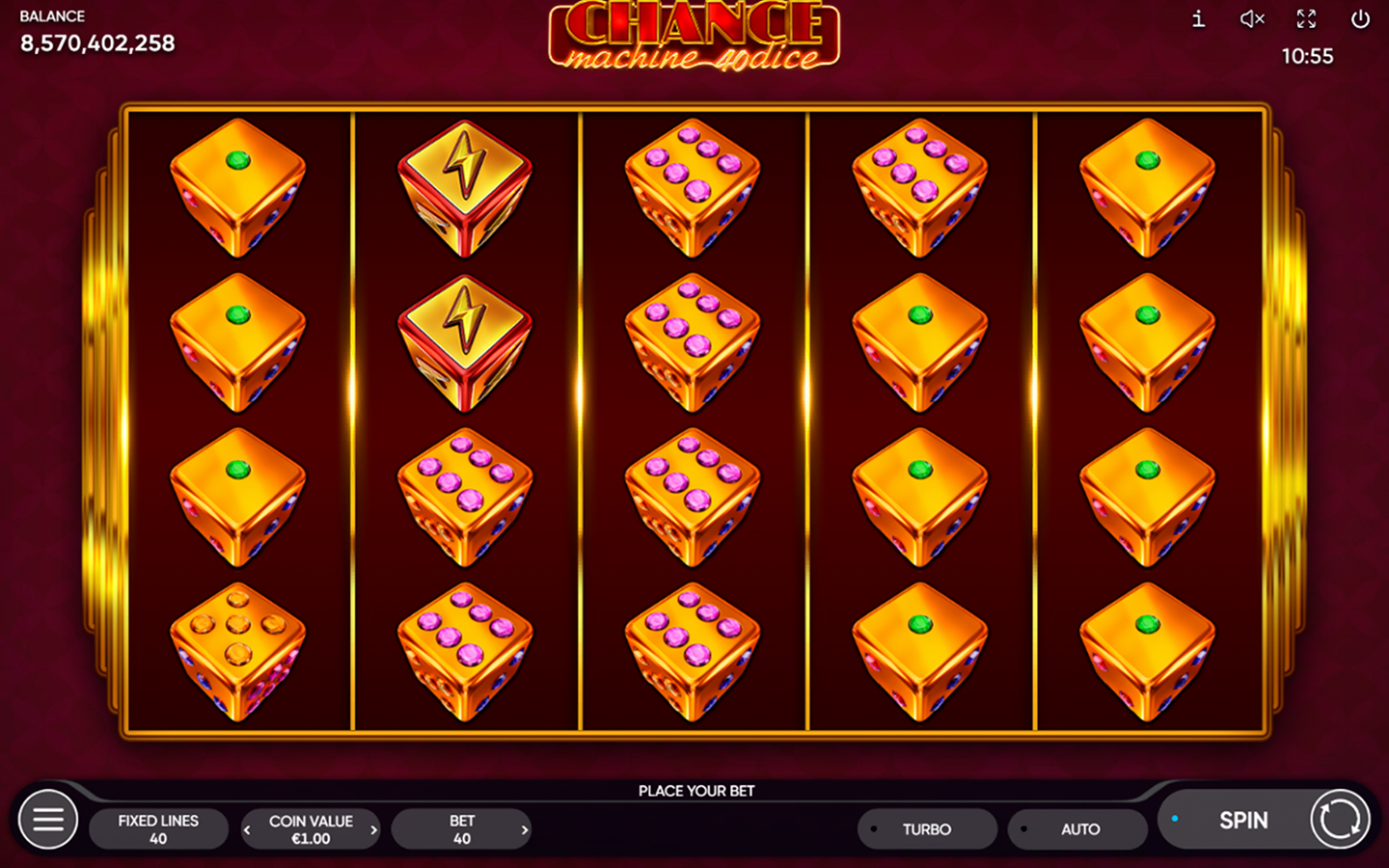The height and width of the screenshot is (868, 1389).
Task: Open the hamburger menu
Action: pyautogui.click(x=48, y=820)
